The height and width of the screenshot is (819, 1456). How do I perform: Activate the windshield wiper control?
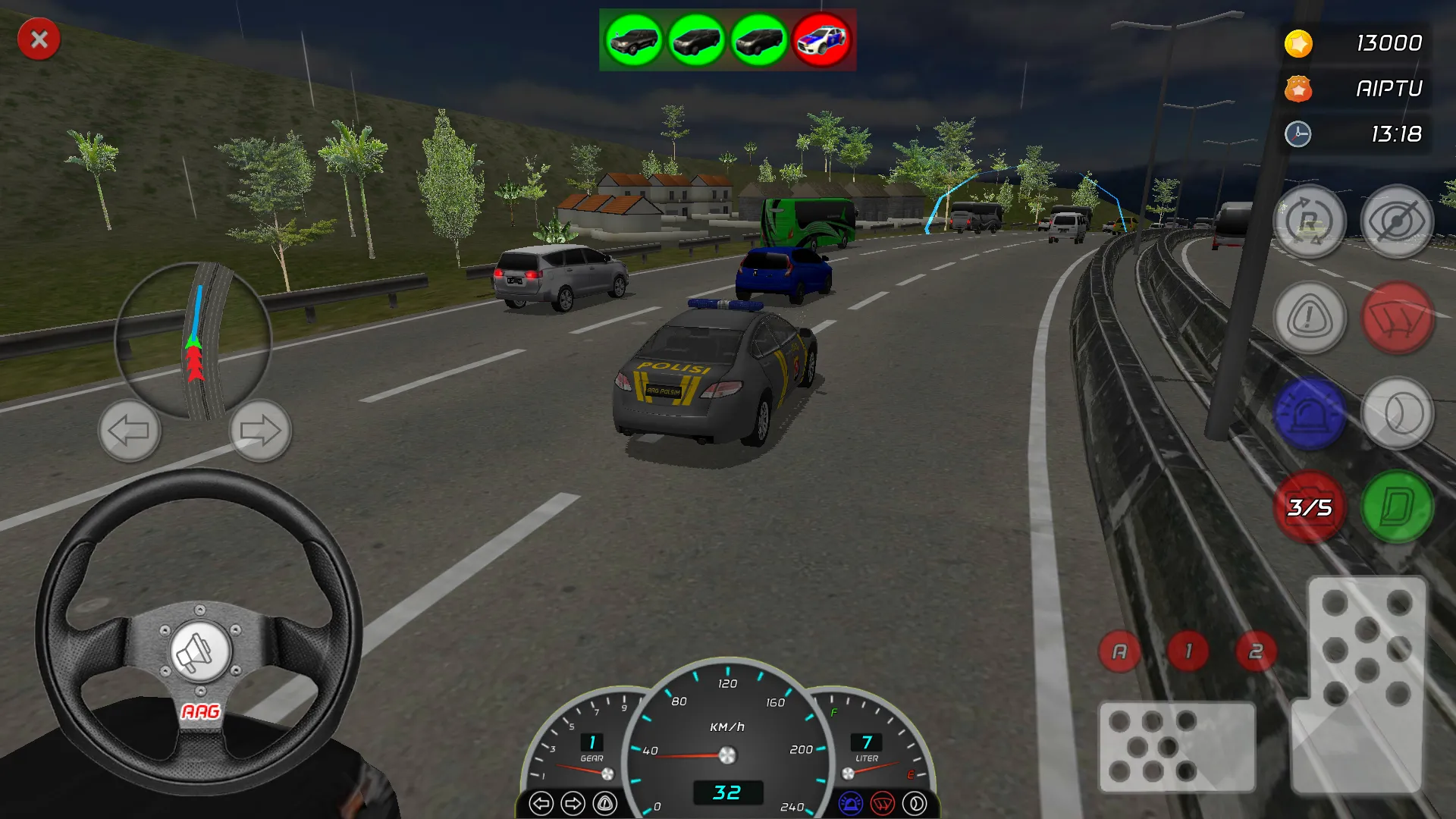1399,318
